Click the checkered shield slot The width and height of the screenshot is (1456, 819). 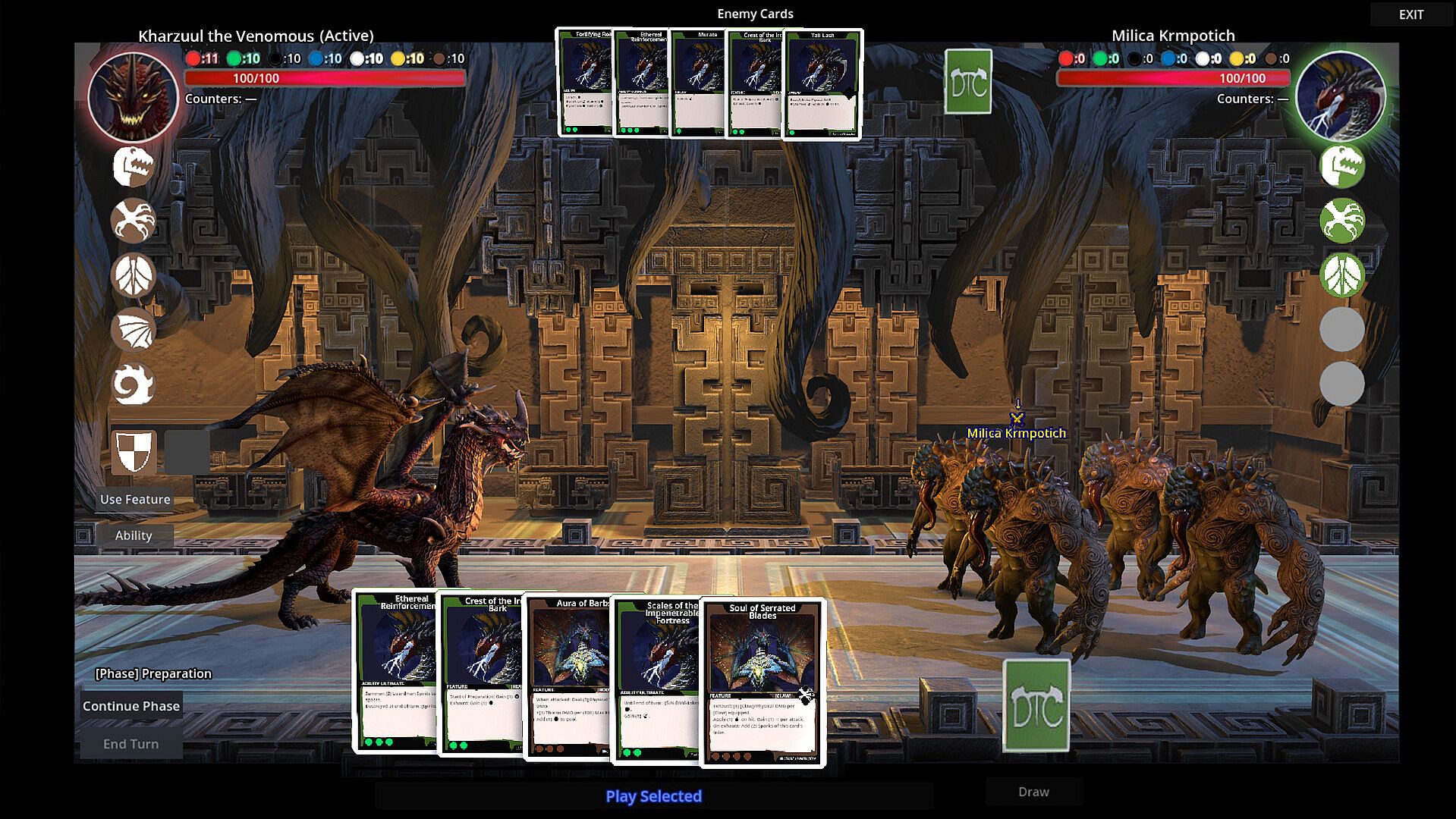(x=134, y=452)
